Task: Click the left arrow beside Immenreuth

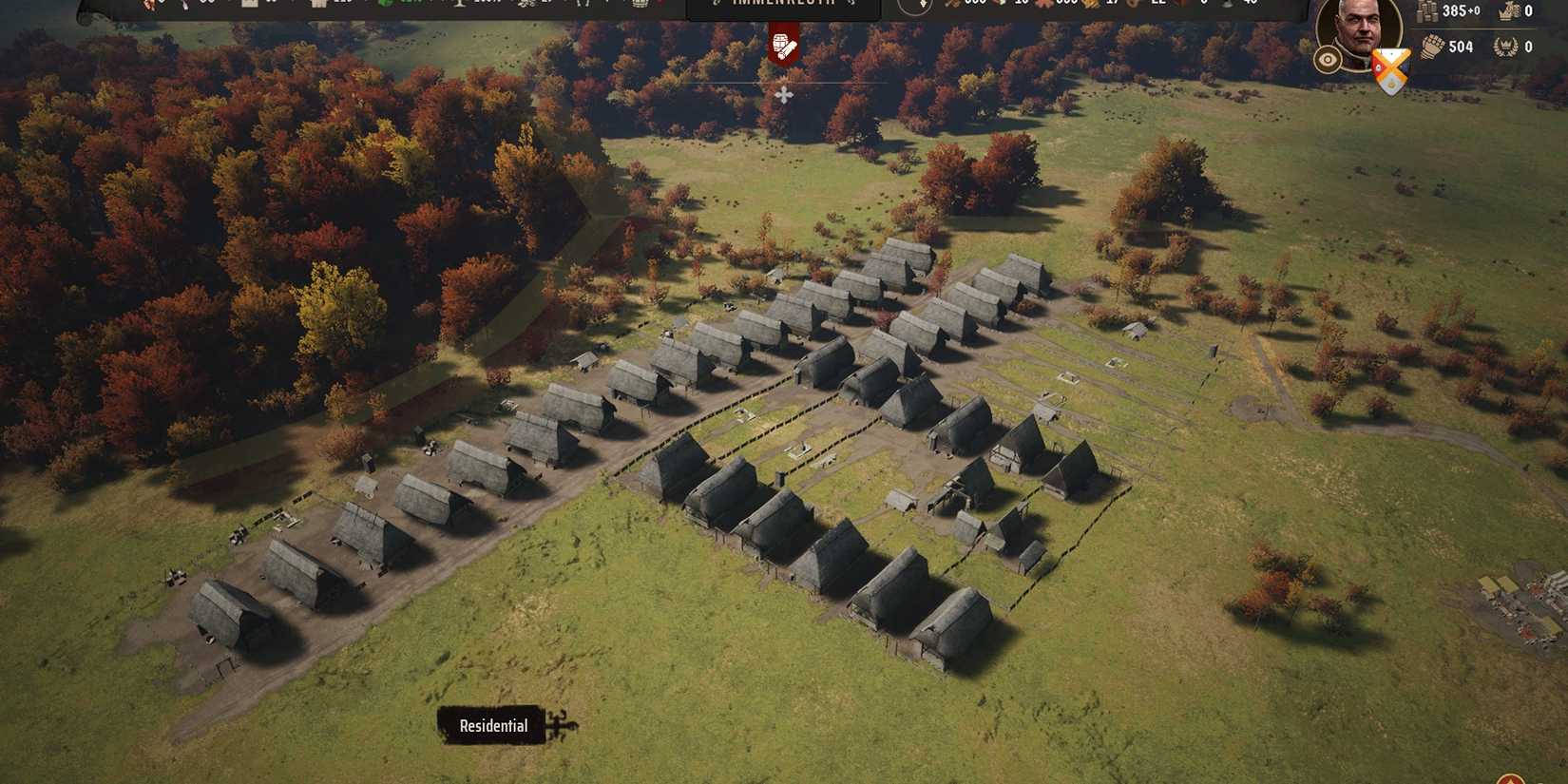Action: point(716,5)
